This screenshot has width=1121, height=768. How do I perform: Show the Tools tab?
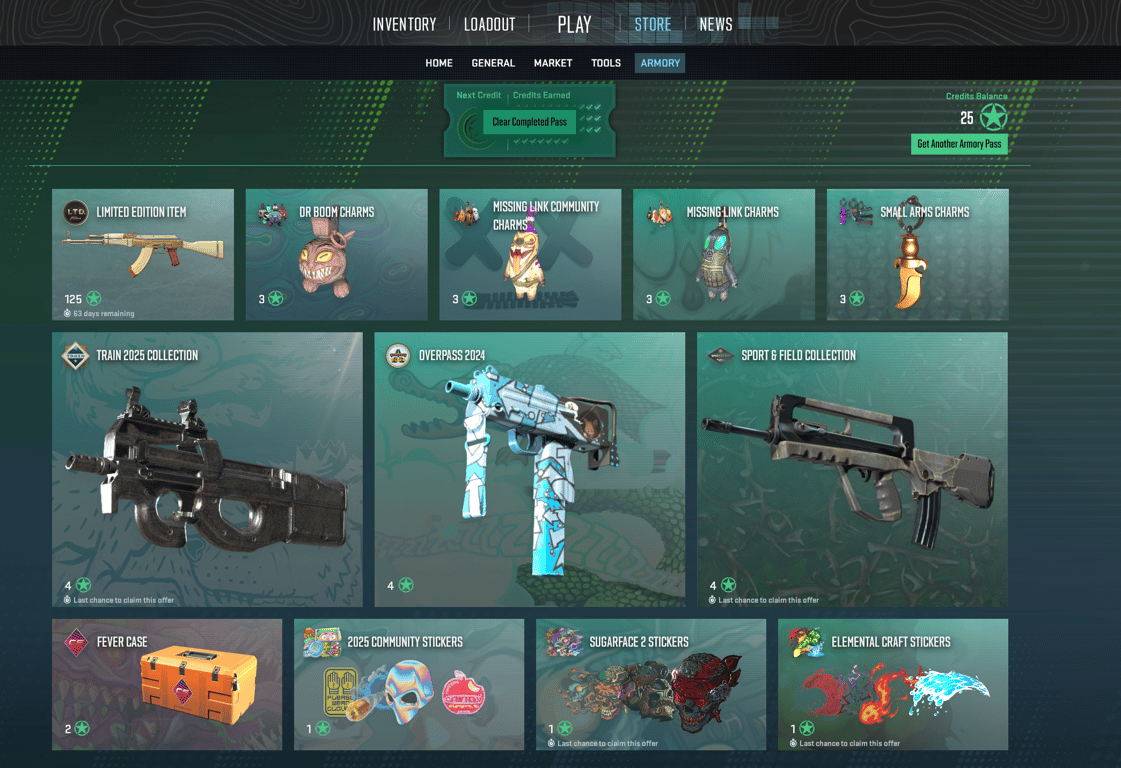[x=606, y=63]
